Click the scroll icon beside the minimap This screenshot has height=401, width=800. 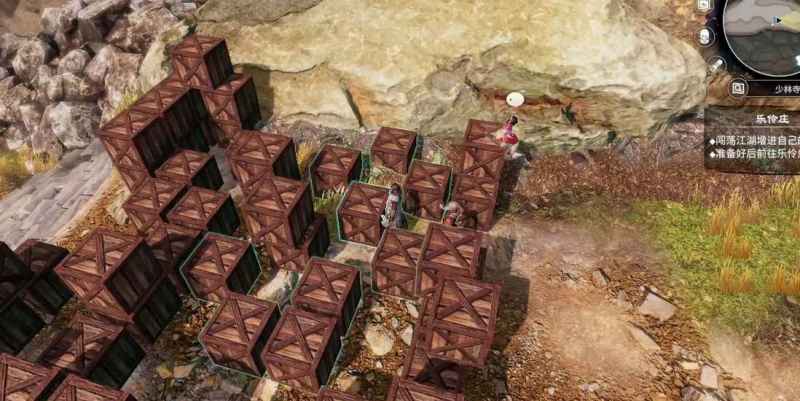click(706, 37)
